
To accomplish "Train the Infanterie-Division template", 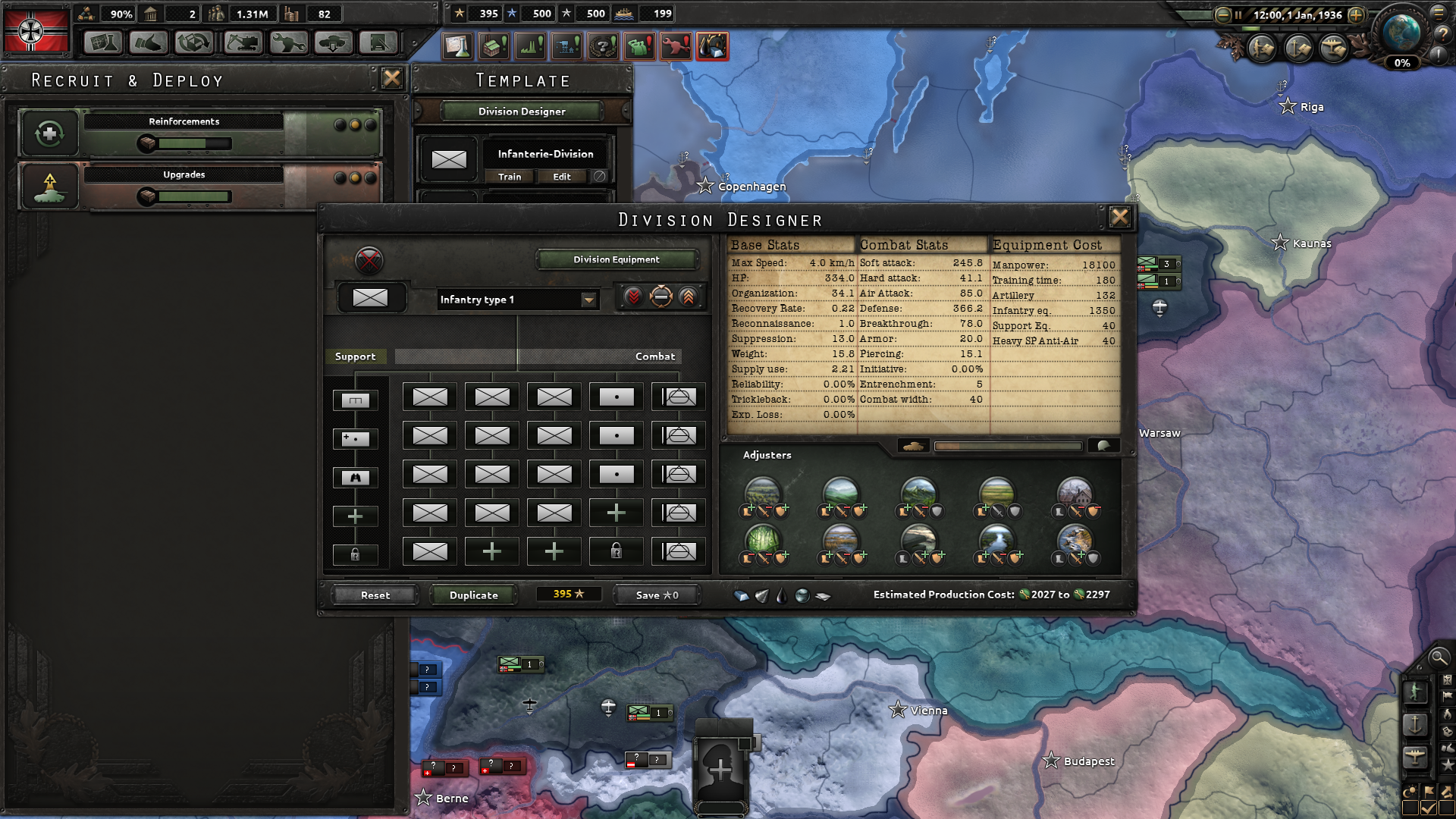I will (x=509, y=177).
